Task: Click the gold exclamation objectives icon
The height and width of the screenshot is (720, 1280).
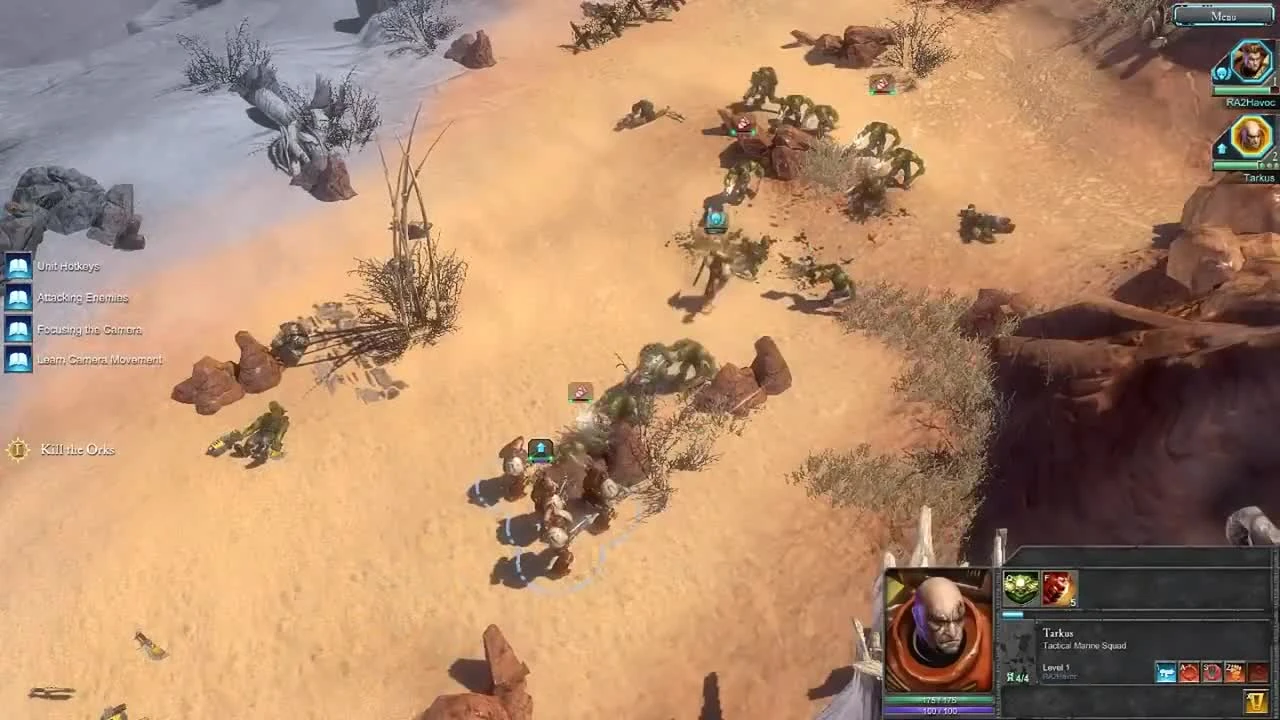Action: click(x=1256, y=701)
